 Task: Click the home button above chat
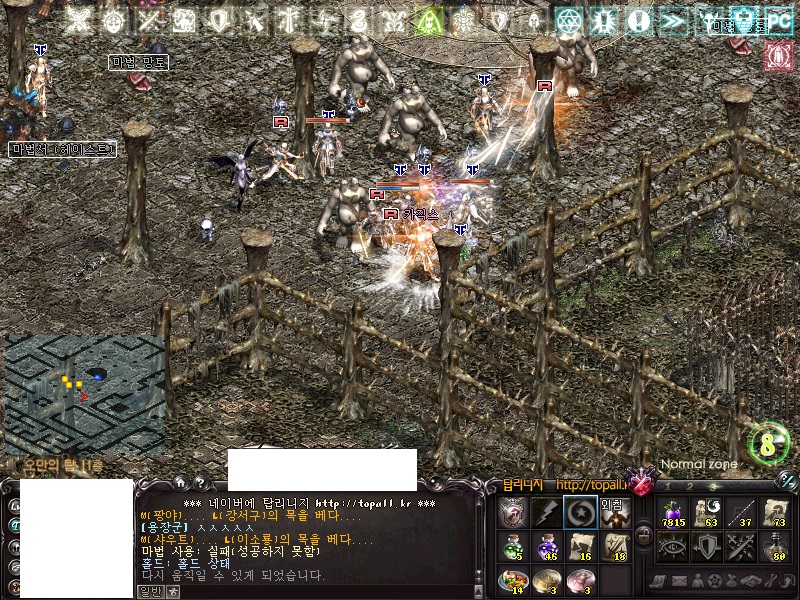(x=179, y=483)
